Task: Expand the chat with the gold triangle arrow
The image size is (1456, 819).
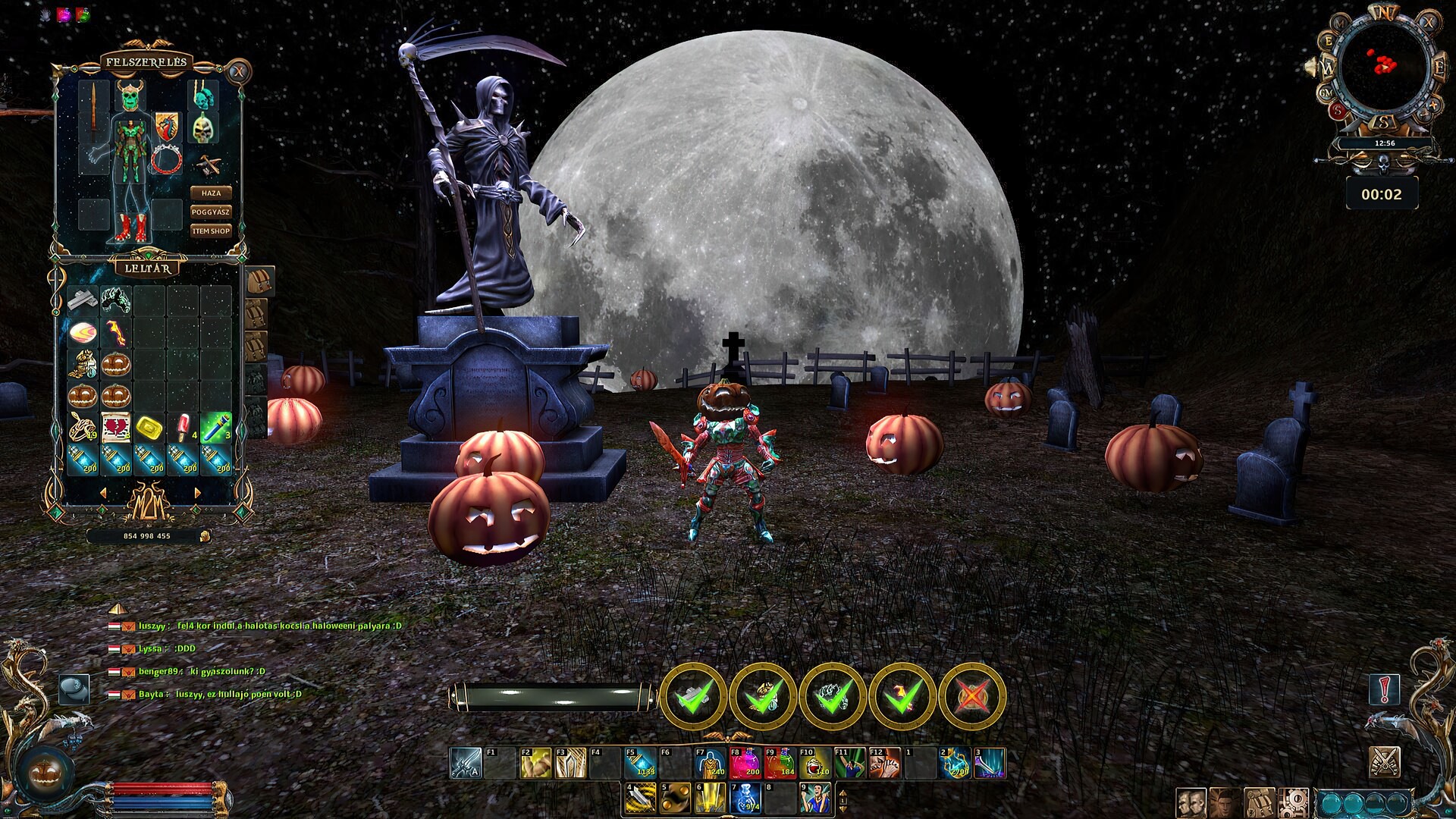Action: tap(118, 609)
